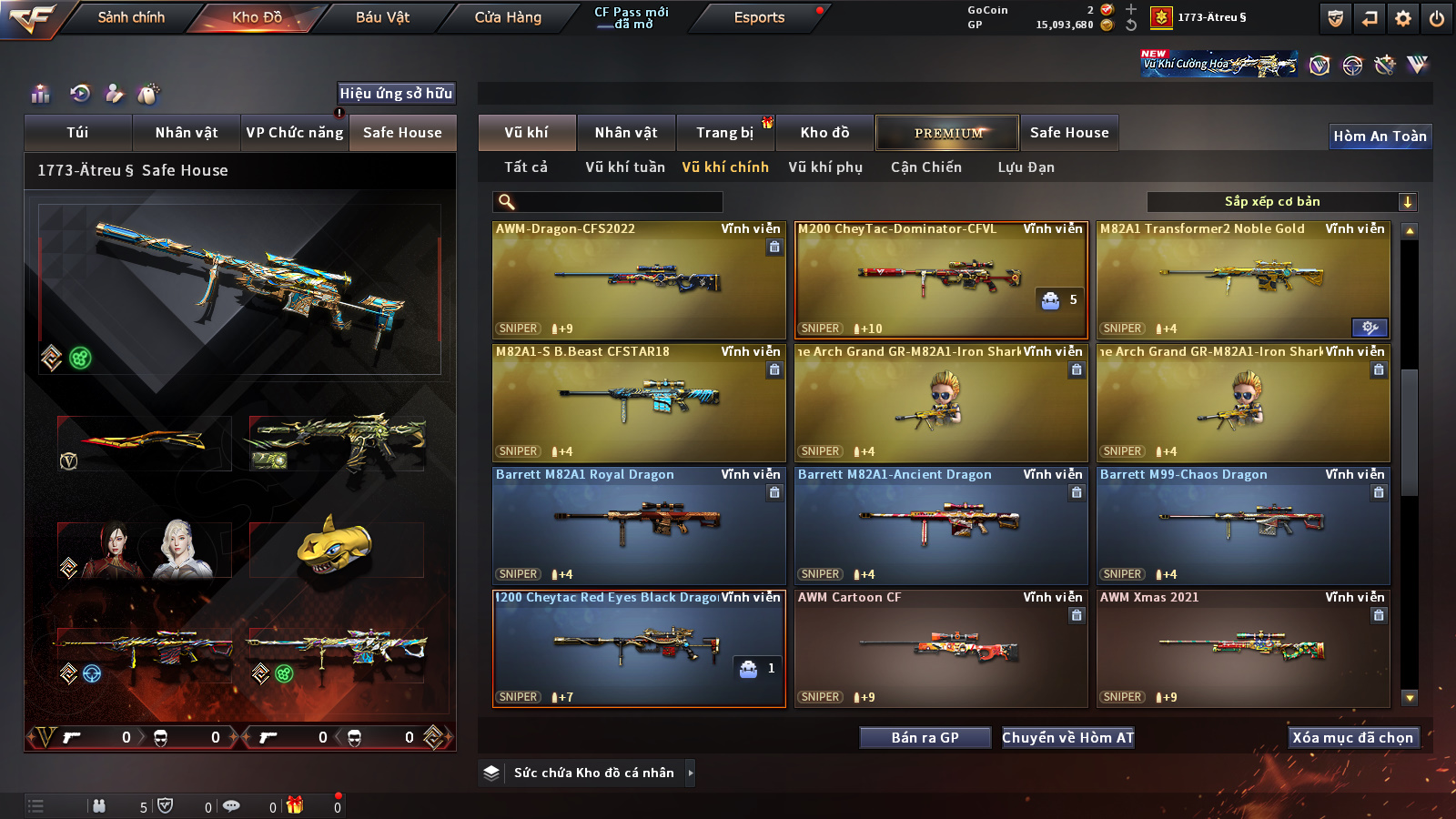
Task: Click Chuyển về Hòm AT button
Action: 1067,738
